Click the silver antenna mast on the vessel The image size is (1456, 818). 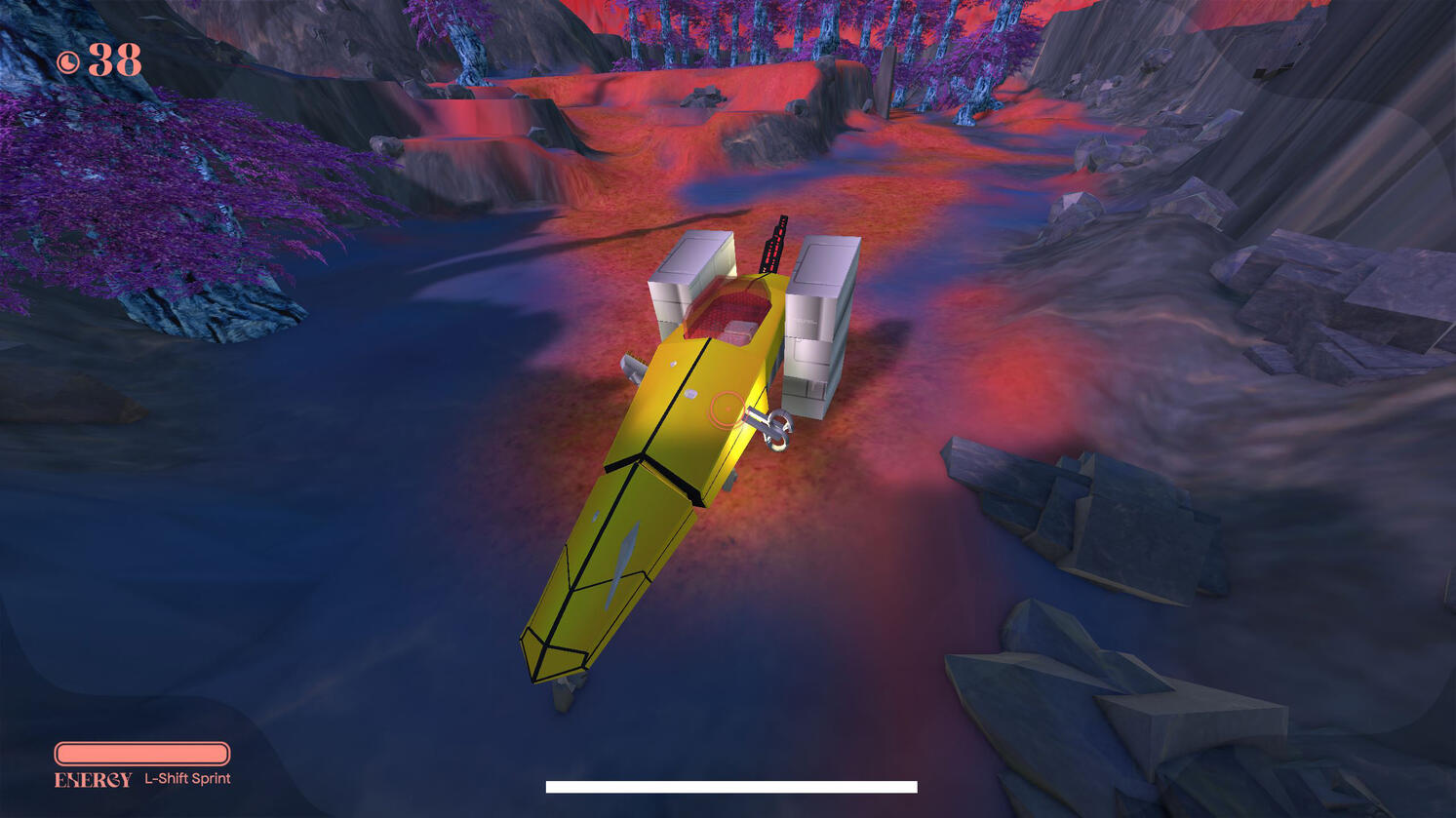tap(771, 244)
